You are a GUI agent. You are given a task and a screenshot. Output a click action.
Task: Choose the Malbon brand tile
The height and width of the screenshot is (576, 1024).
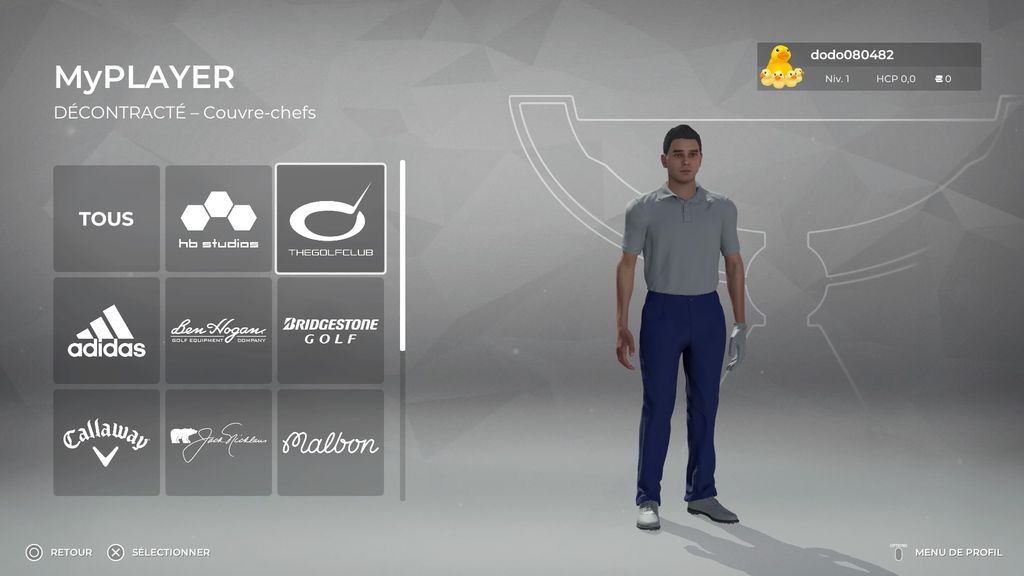330,442
